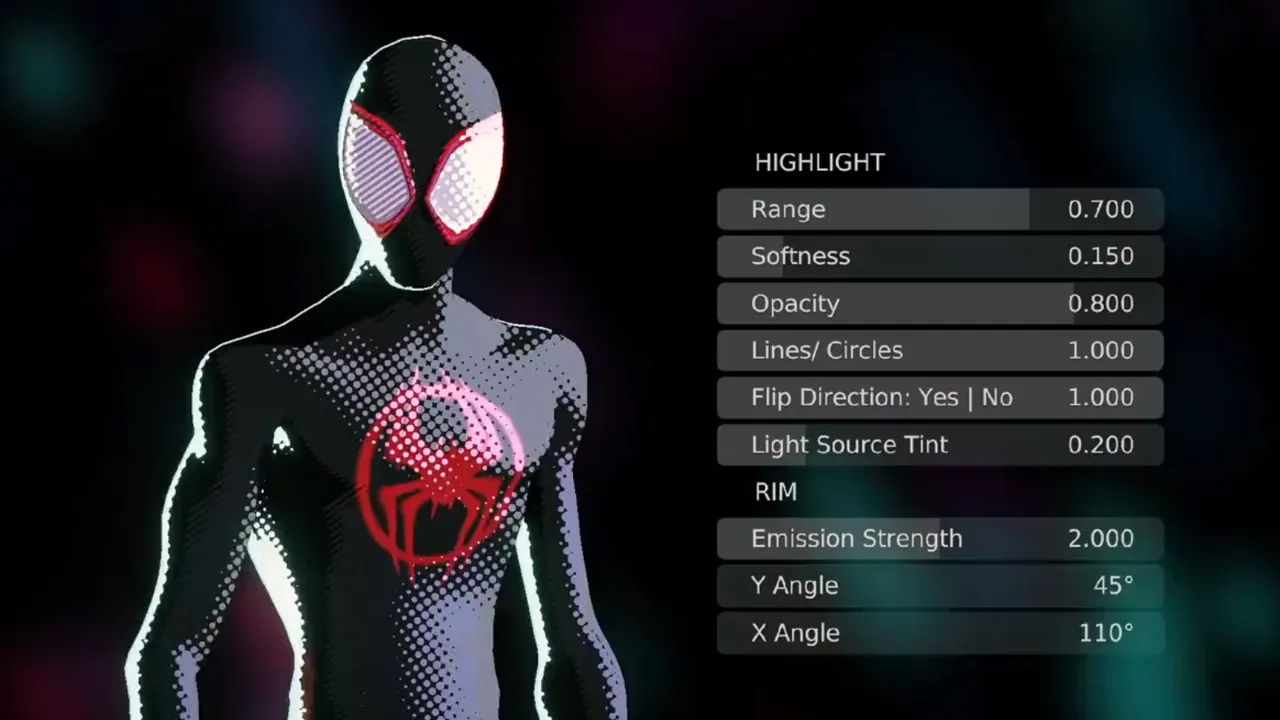Click the Lines/ Circles label text

tap(826, 350)
